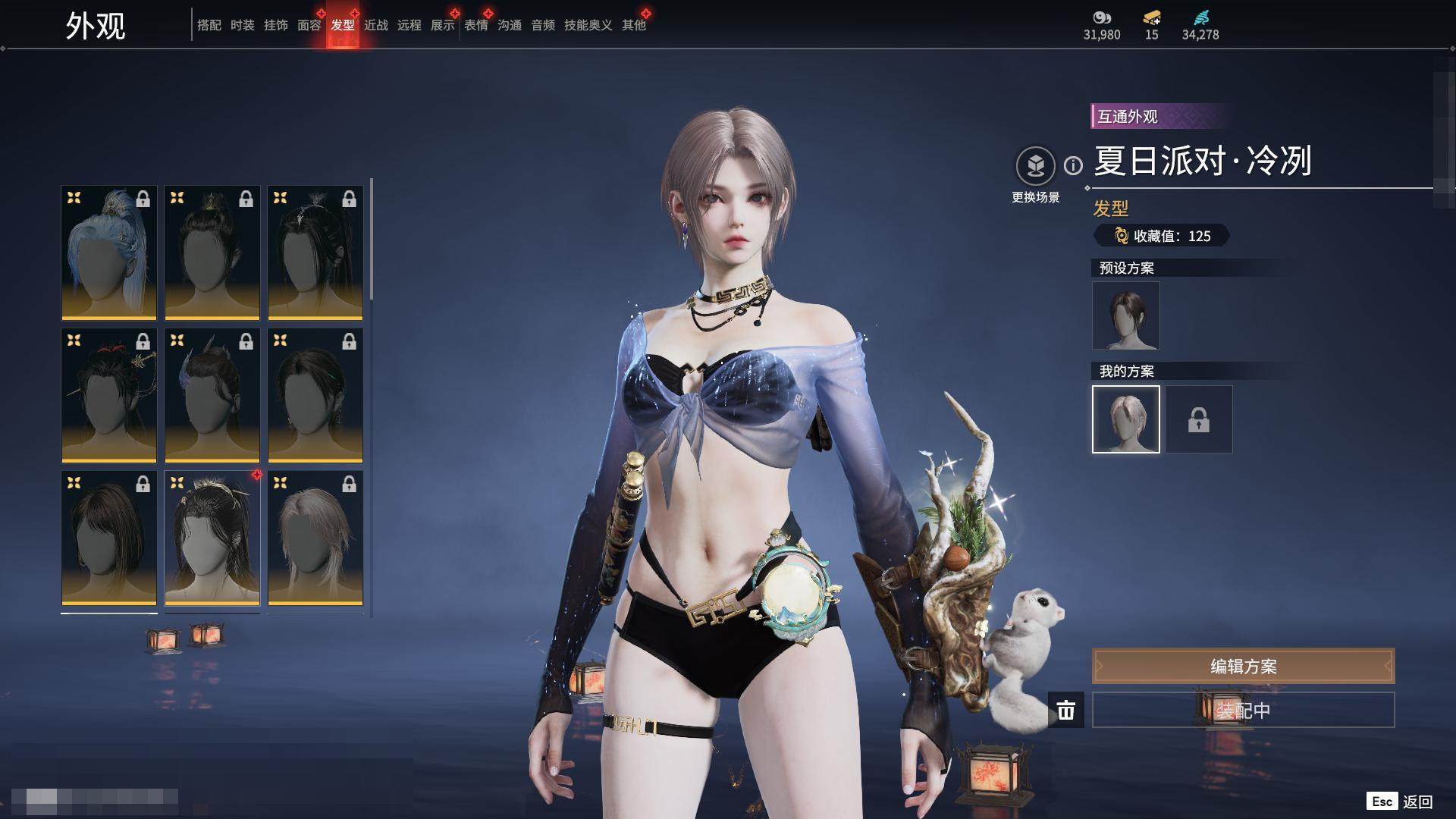Choose the silver-white short hairstyle
The width and height of the screenshot is (1456, 819).
tap(315, 538)
